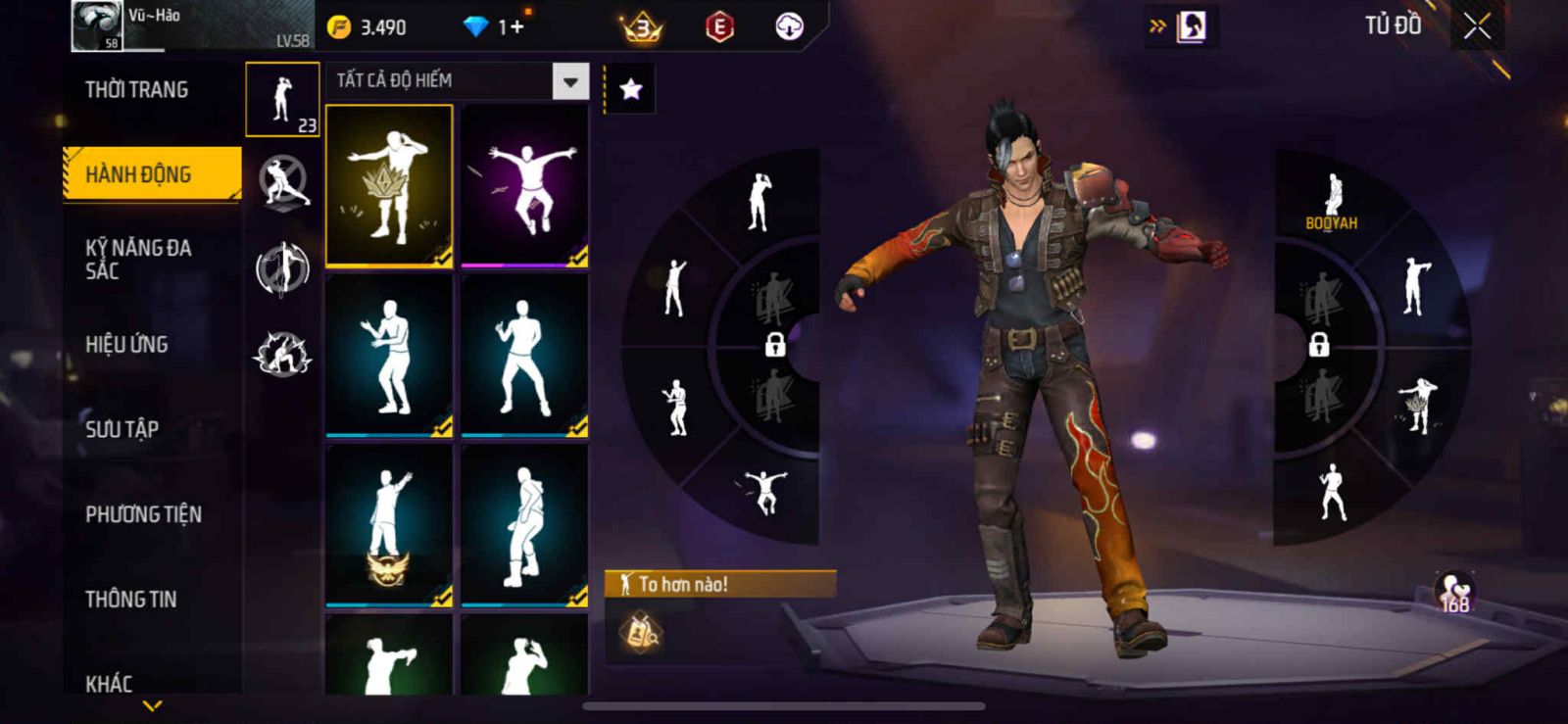This screenshot has width=1568, height=724.
Task: Open the Thông Tin tab
Action: pos(130,599)
